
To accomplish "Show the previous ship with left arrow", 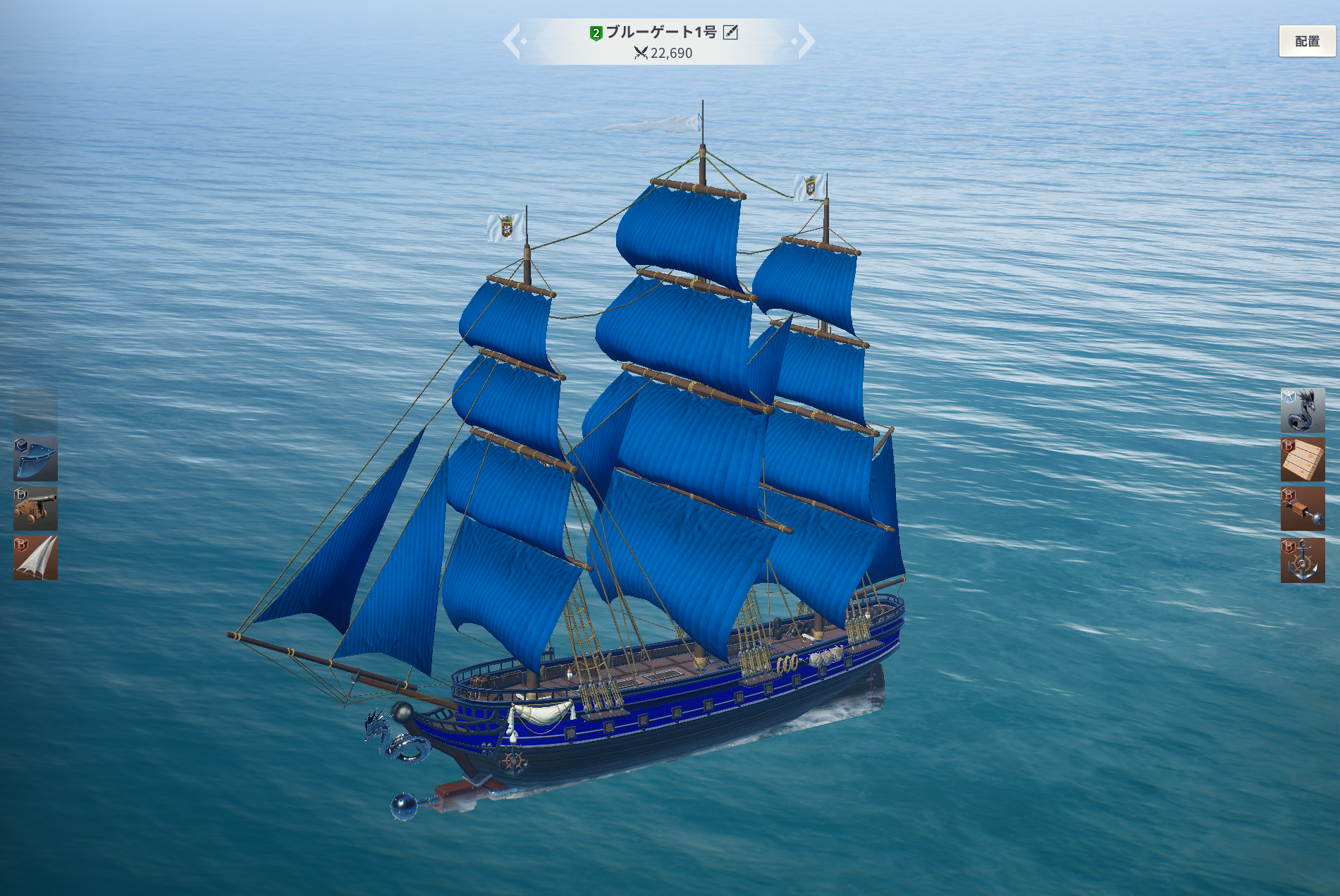I will coord(513,41).
